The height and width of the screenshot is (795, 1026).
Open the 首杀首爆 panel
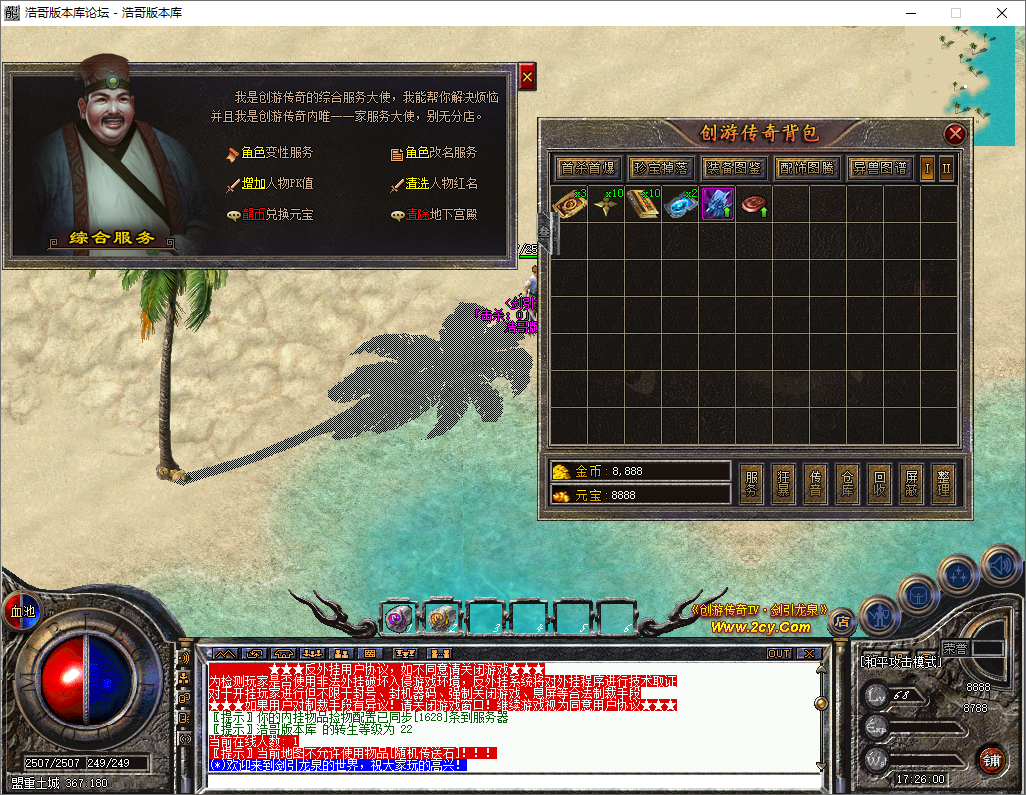588,168
